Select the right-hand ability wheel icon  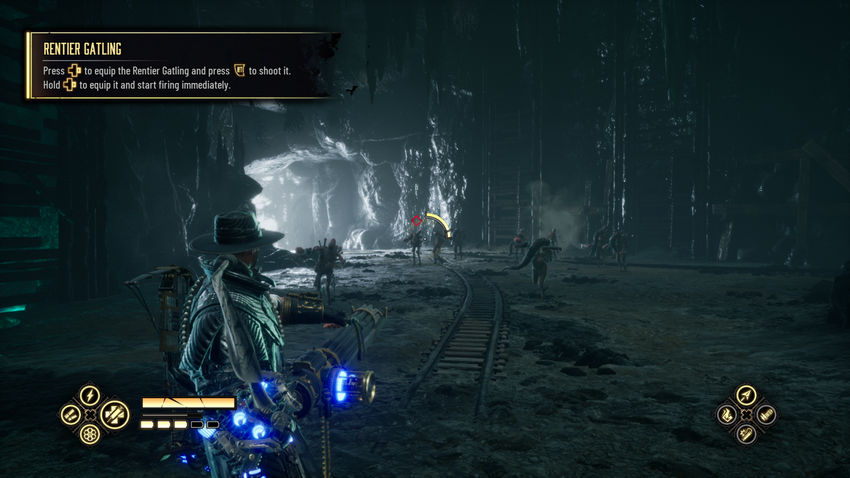coord(765,414)
